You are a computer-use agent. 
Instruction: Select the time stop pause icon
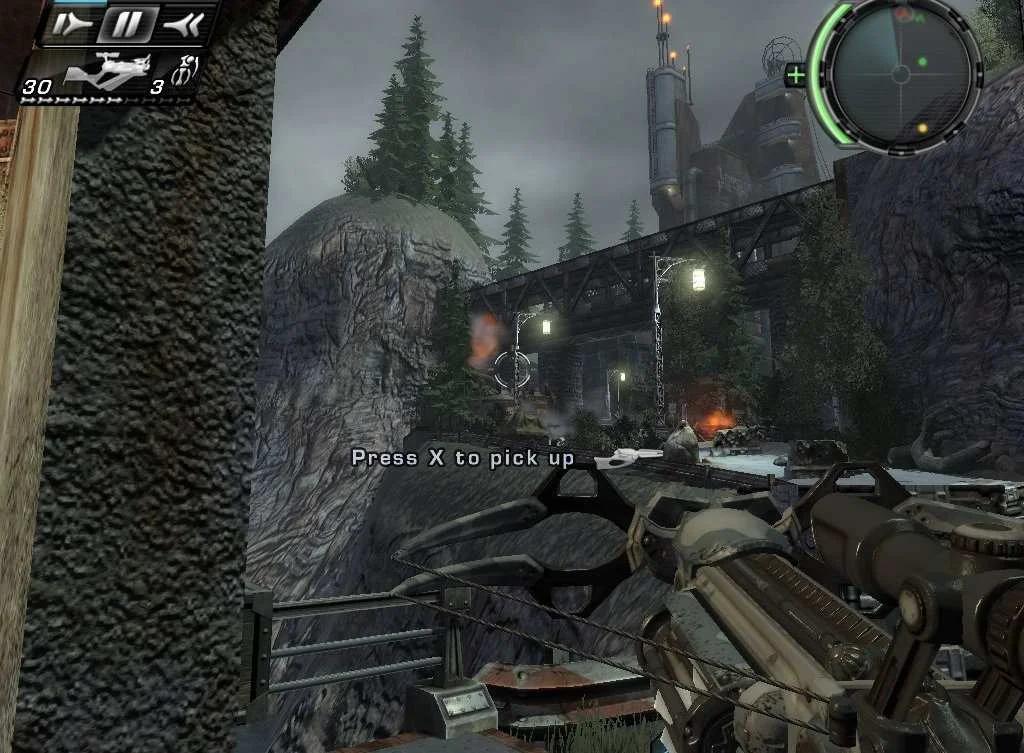[x=127, y=23]
